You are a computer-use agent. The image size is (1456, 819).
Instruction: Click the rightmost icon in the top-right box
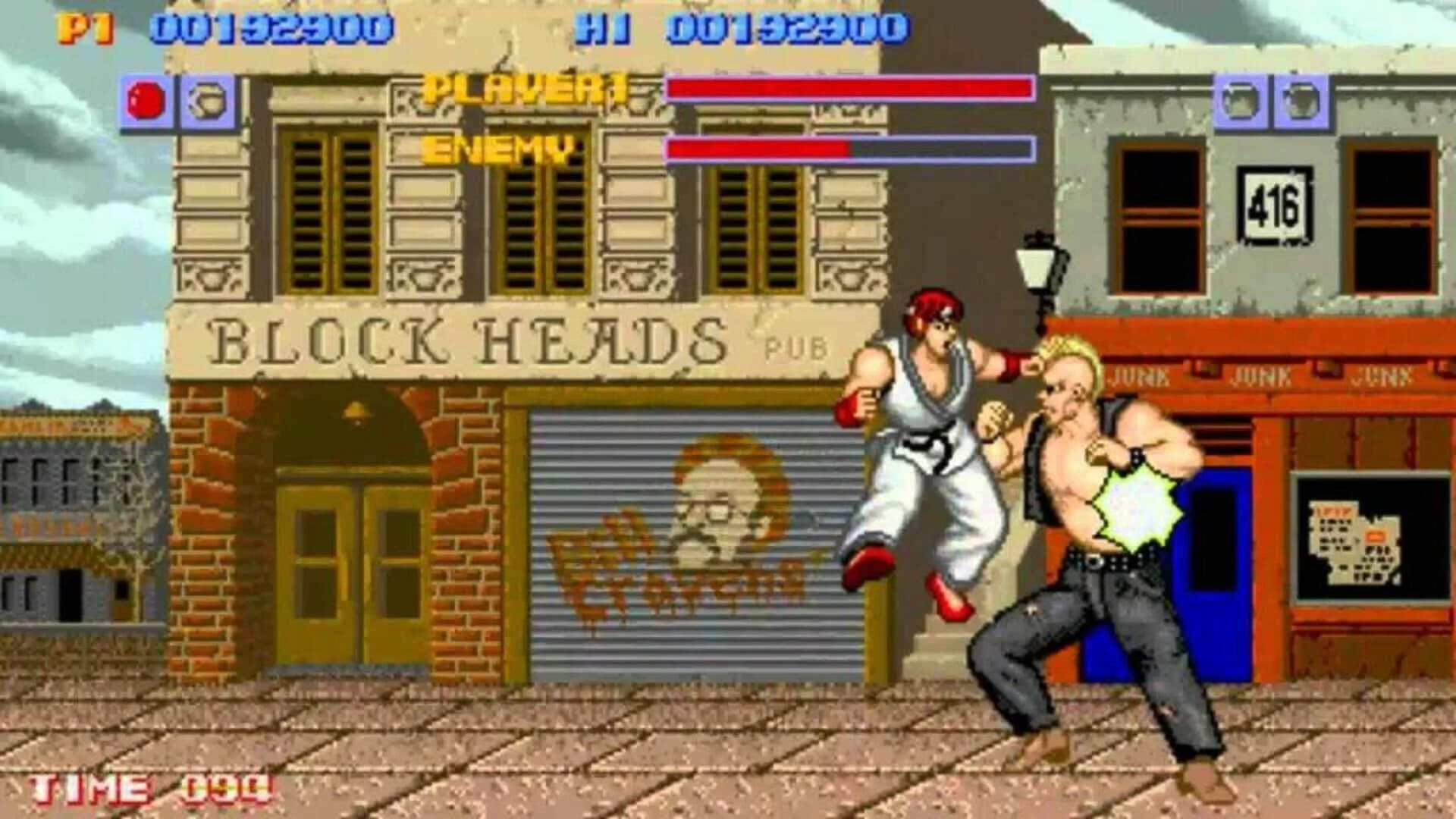(x=1299, y=99)
